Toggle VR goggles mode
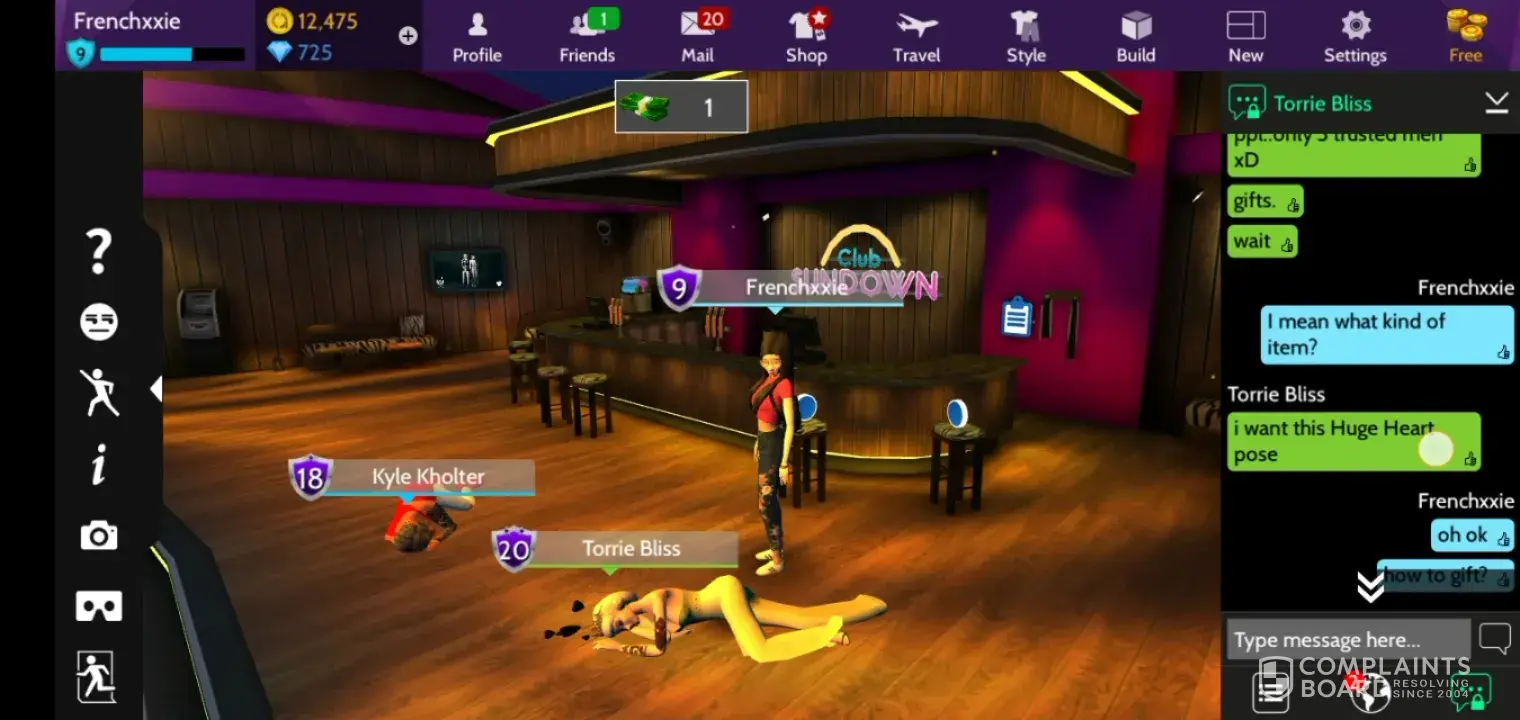Image resolution: width=1520 pixels, height=720 pixels. [x=99, y=606]
